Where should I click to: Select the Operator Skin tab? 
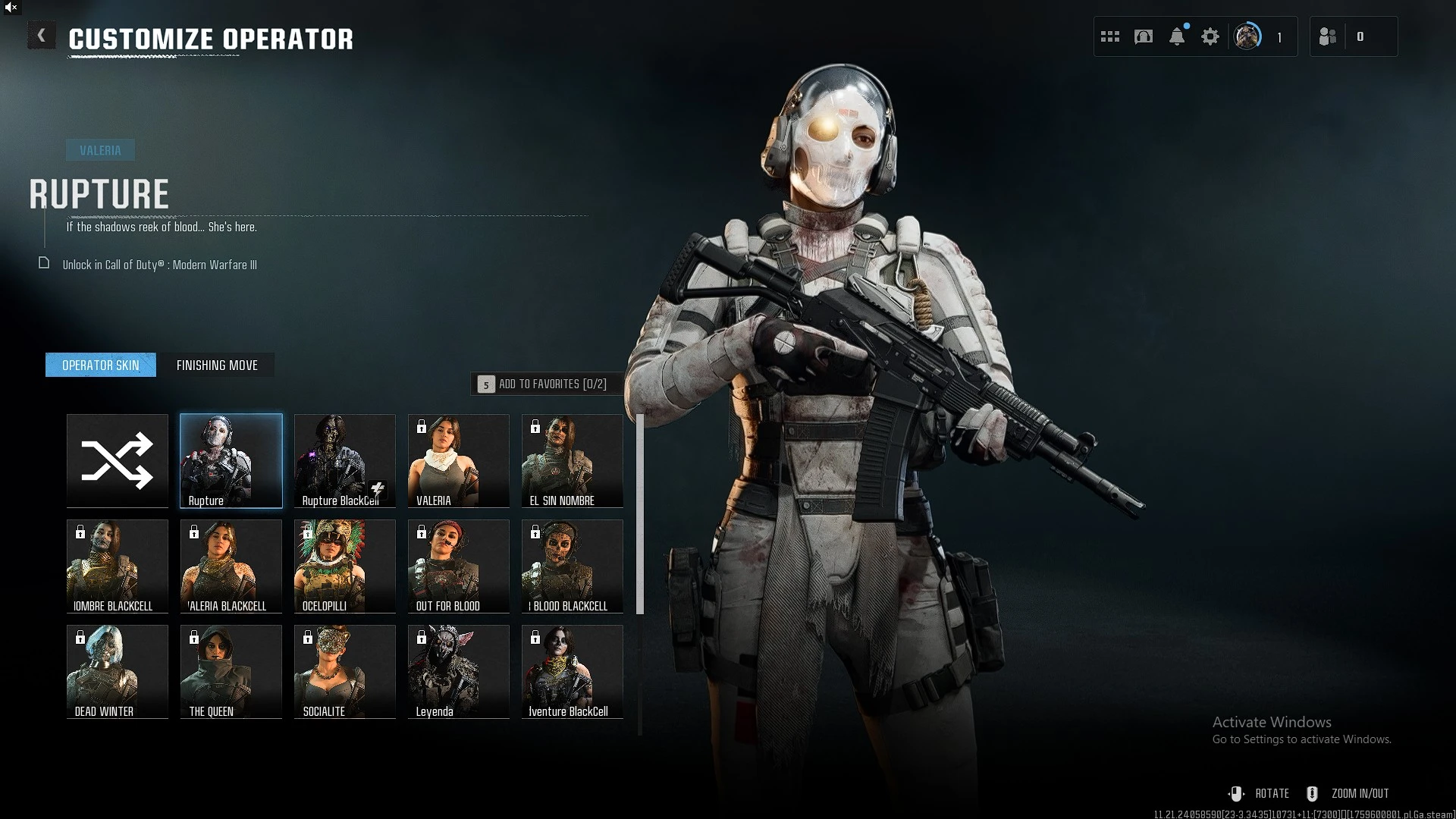pyautogui.click(x=101, y=366)
